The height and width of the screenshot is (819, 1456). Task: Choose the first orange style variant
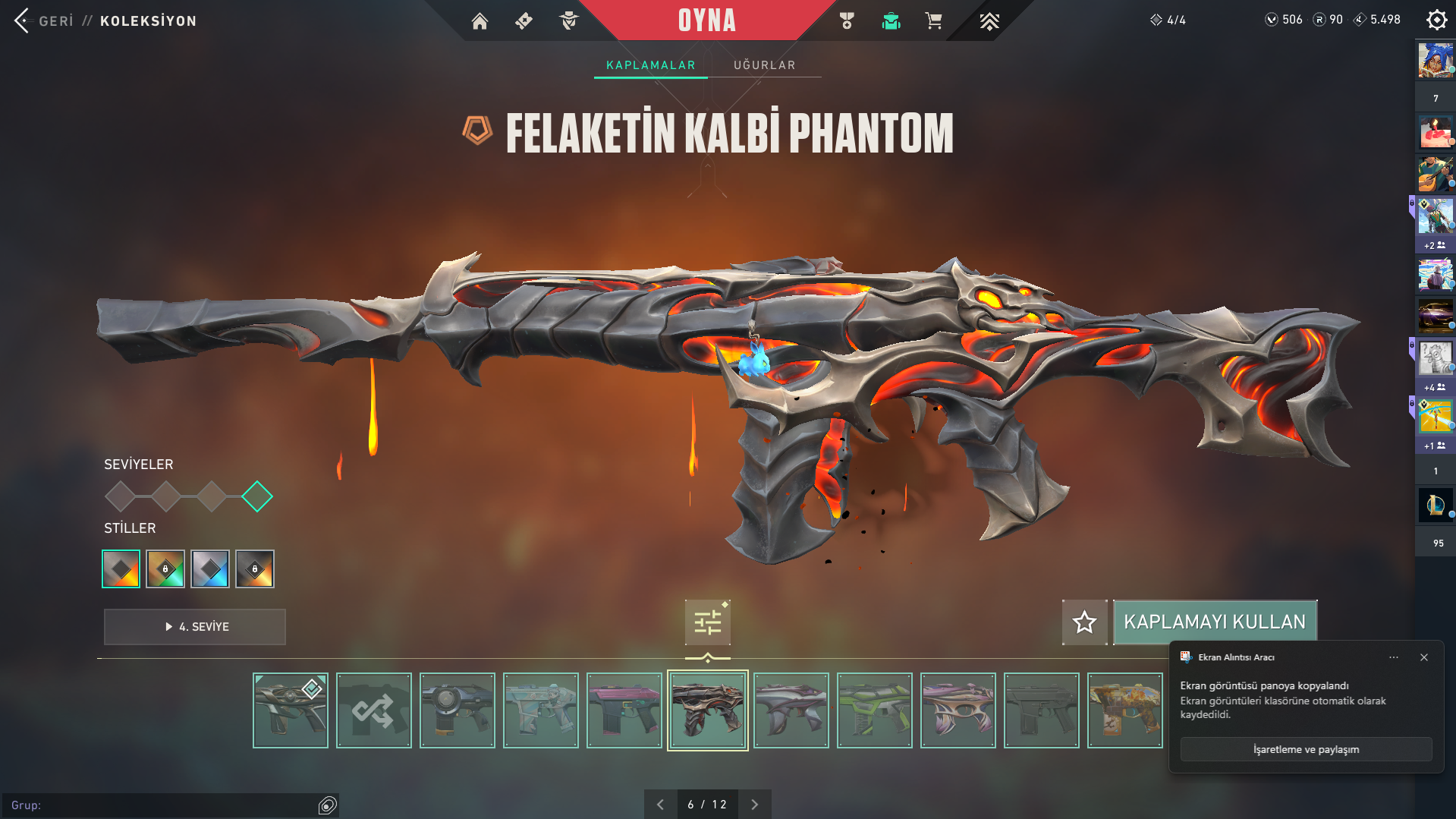click(121, 569)
